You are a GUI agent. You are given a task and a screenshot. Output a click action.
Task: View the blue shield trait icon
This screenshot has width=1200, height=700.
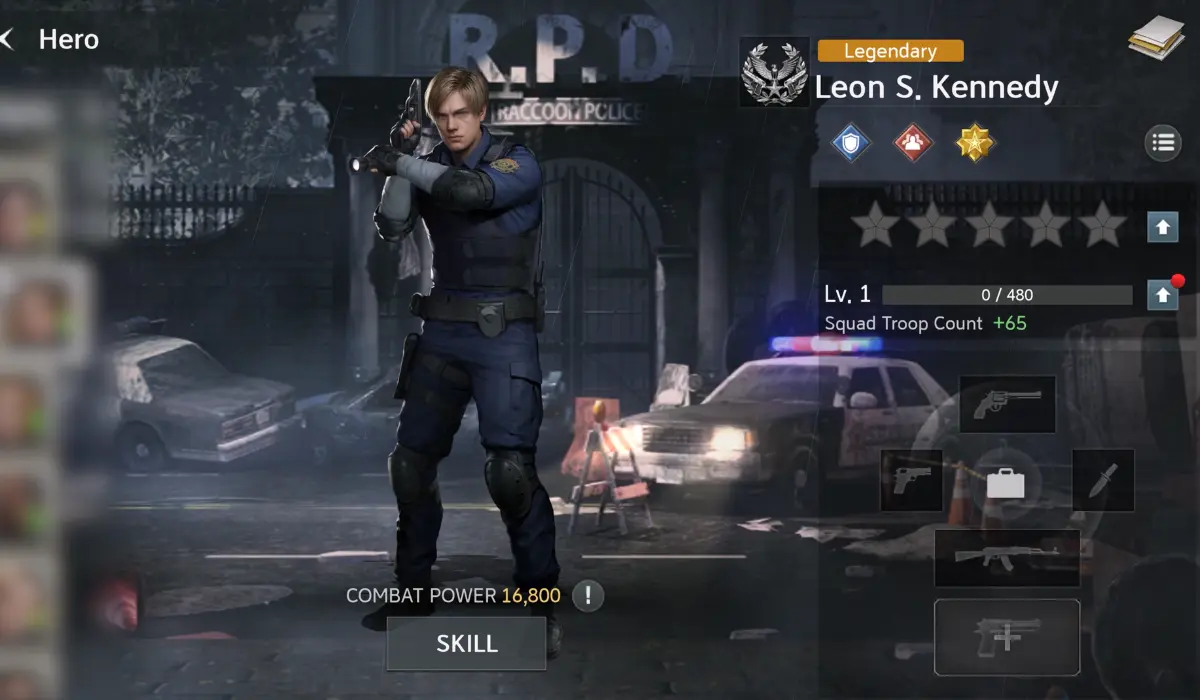[851, 144]
